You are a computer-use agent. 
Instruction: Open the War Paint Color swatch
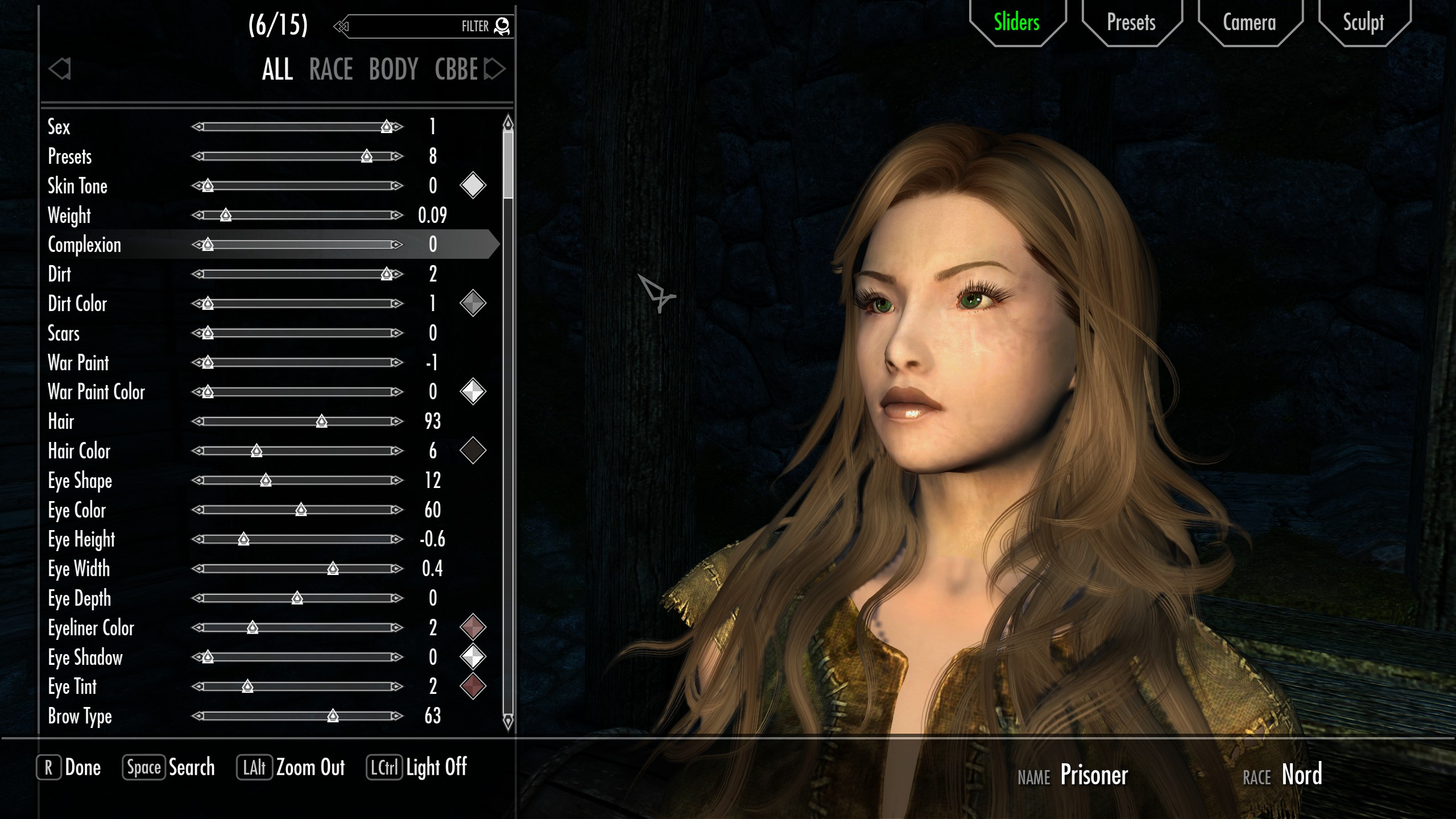pyautogui.click(x=473, y=391)
